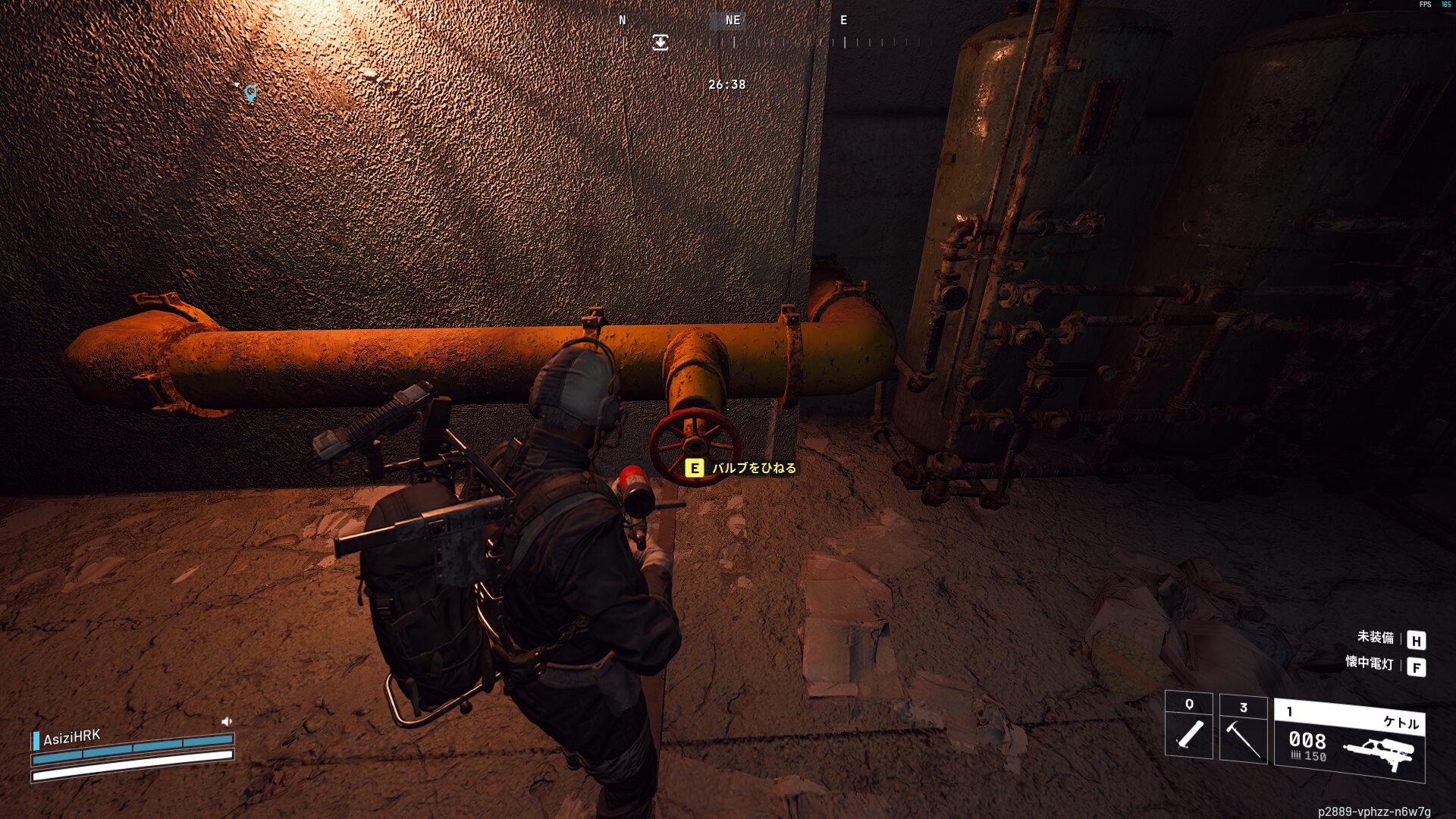The width and height of the screenshot is (1456, 819).
Task: Click the 未装備 unequipped slot label
Action: (1375, 638)
